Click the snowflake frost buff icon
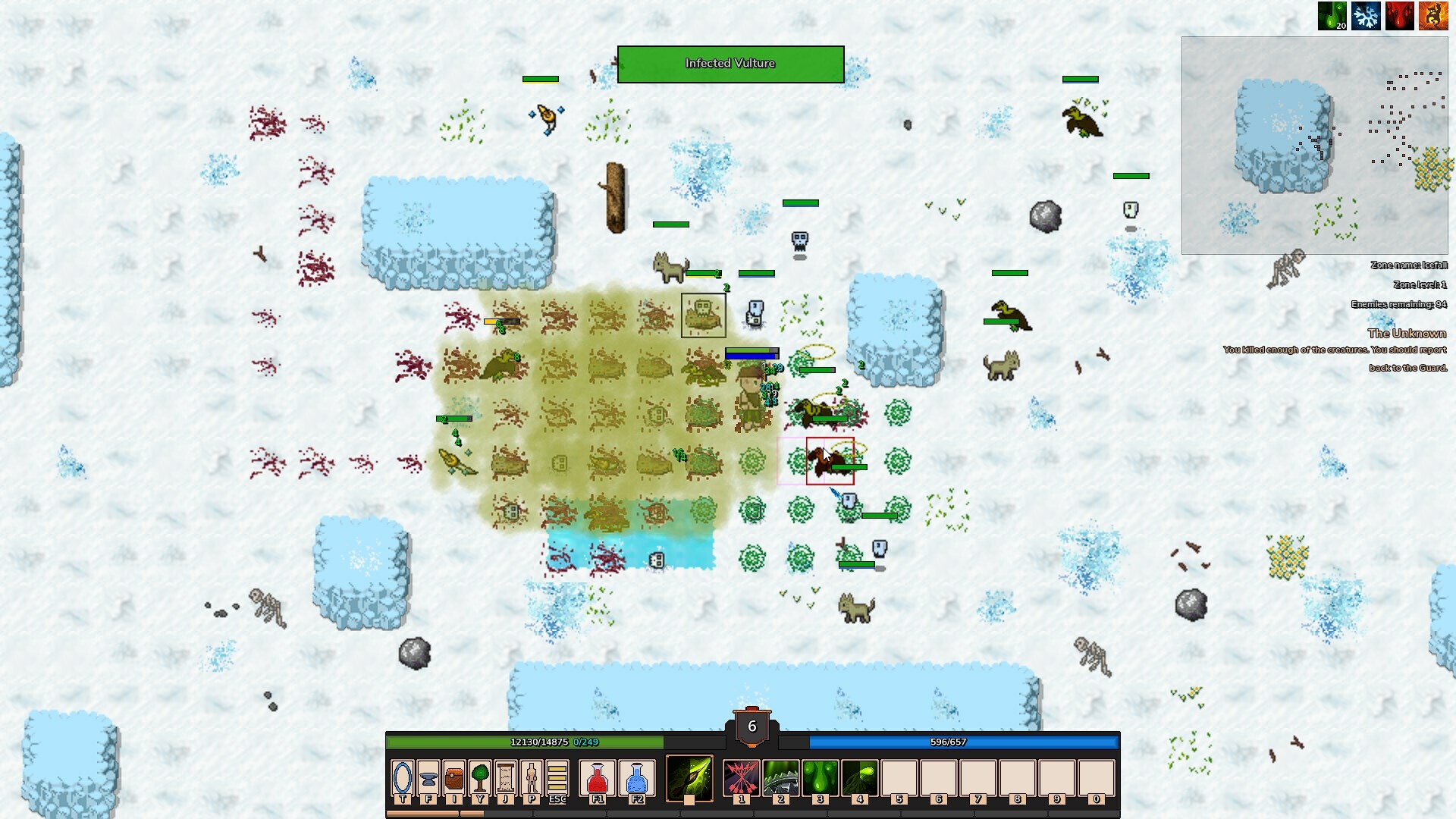The width and height of the screenshot is (1456, 819). tap(1366, 14)
